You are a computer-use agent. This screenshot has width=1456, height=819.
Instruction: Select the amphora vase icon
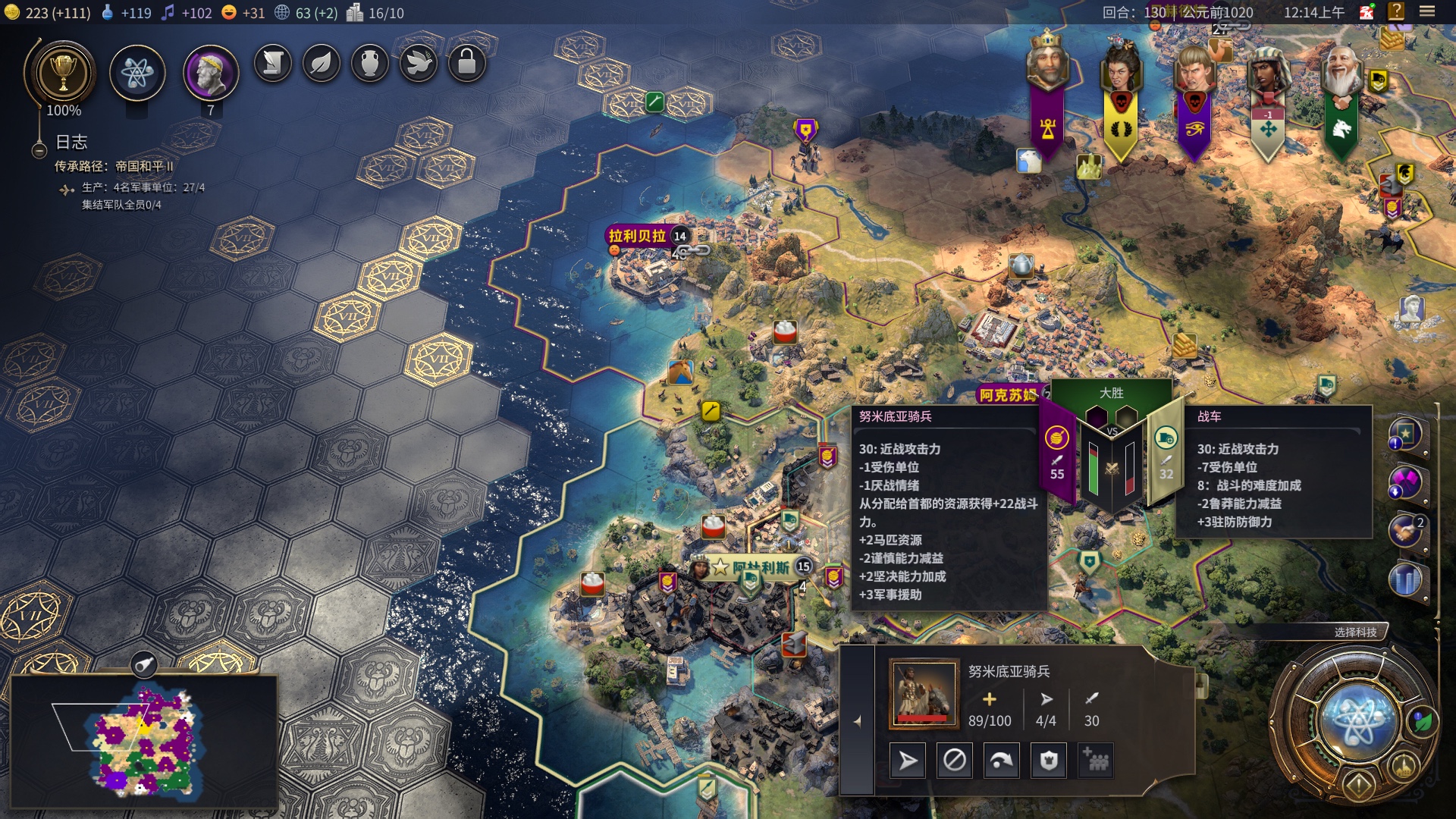[370, 63]
